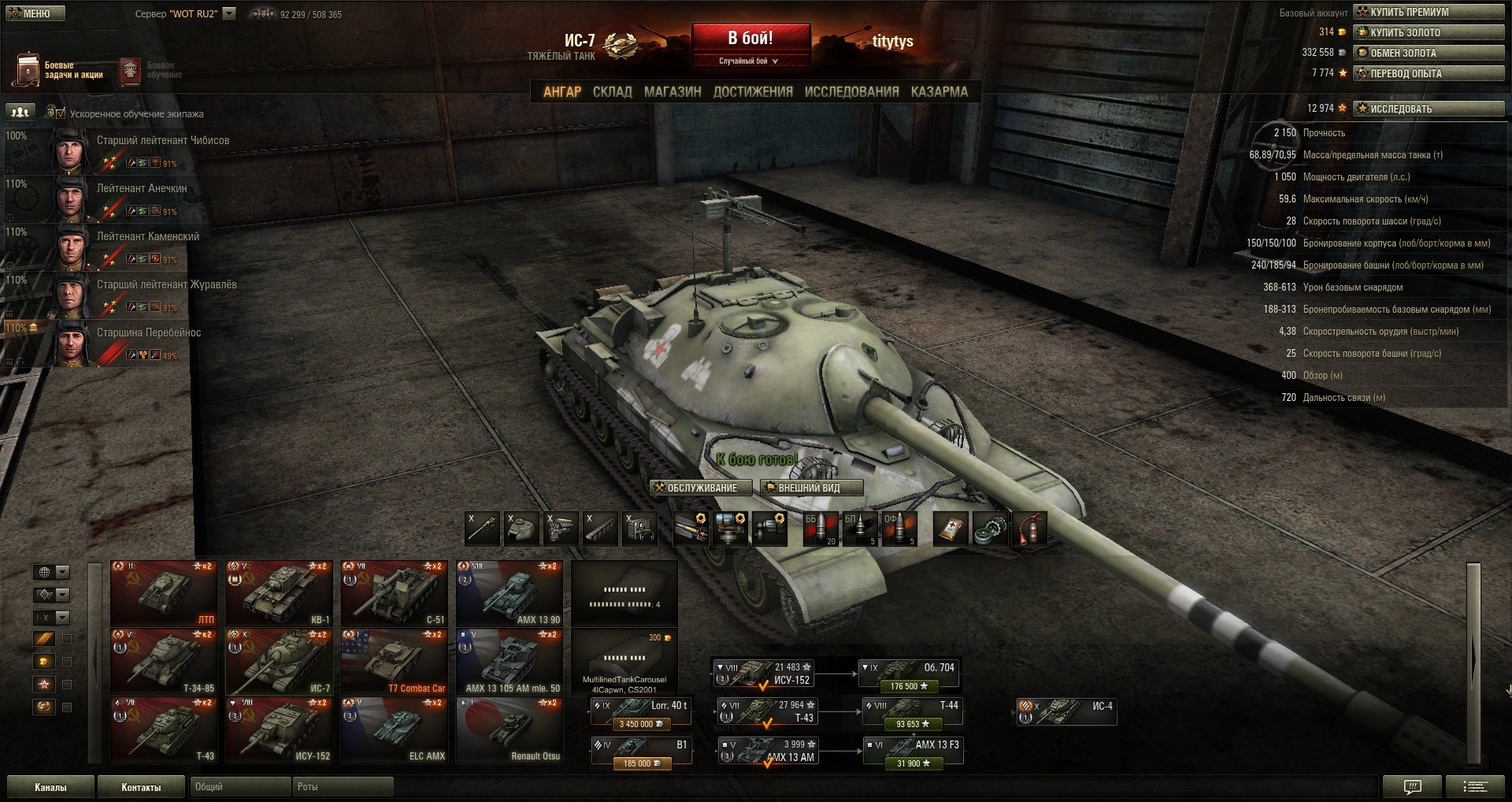Open the МАГАЗИН tab
Screen dimensions: 1512x802
click(673, 92)
